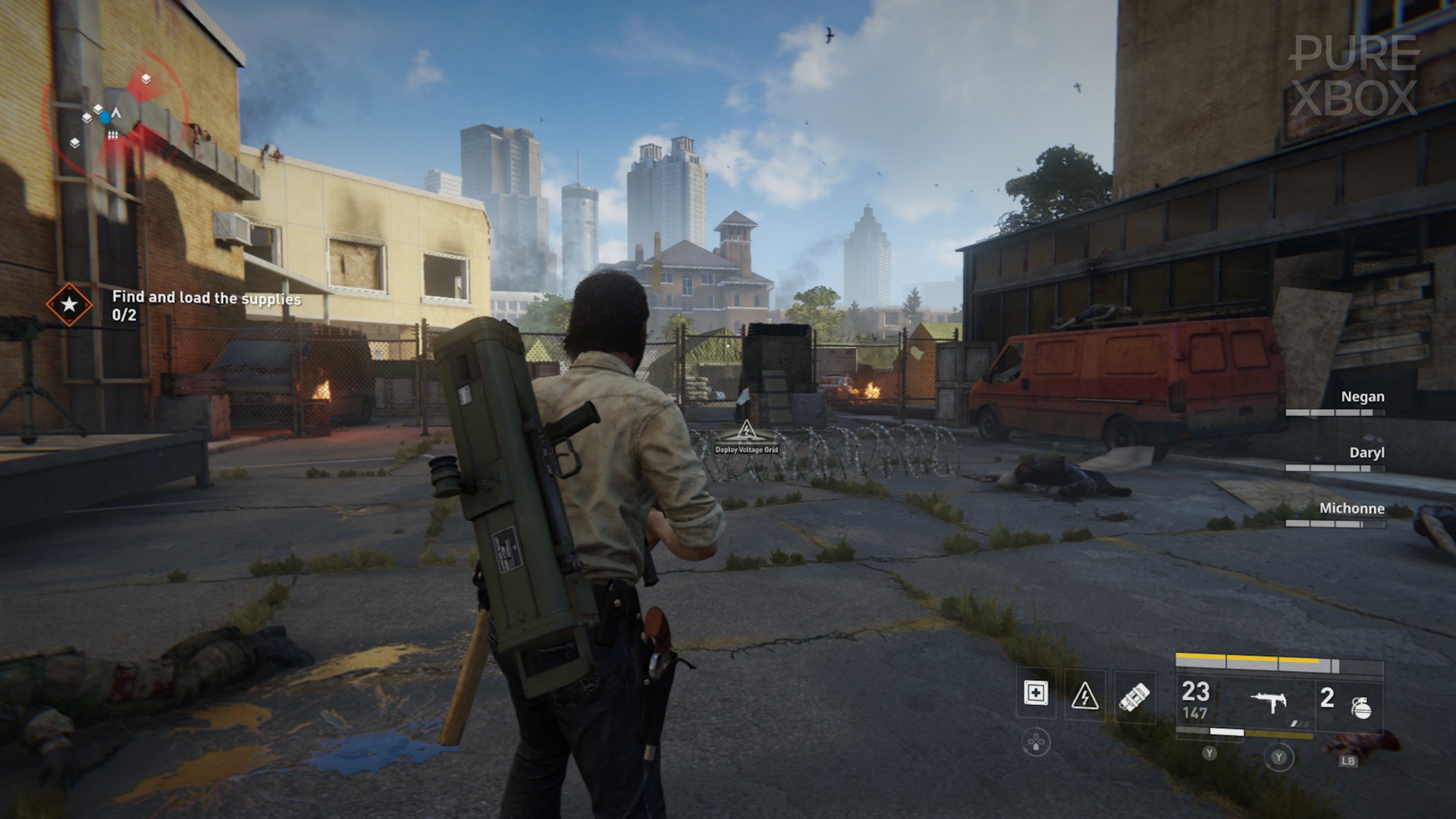This screenshot has width=1456, height=819.
Task: Select teammate Negan in the squad list
Action: click(x=1362, y=397)
